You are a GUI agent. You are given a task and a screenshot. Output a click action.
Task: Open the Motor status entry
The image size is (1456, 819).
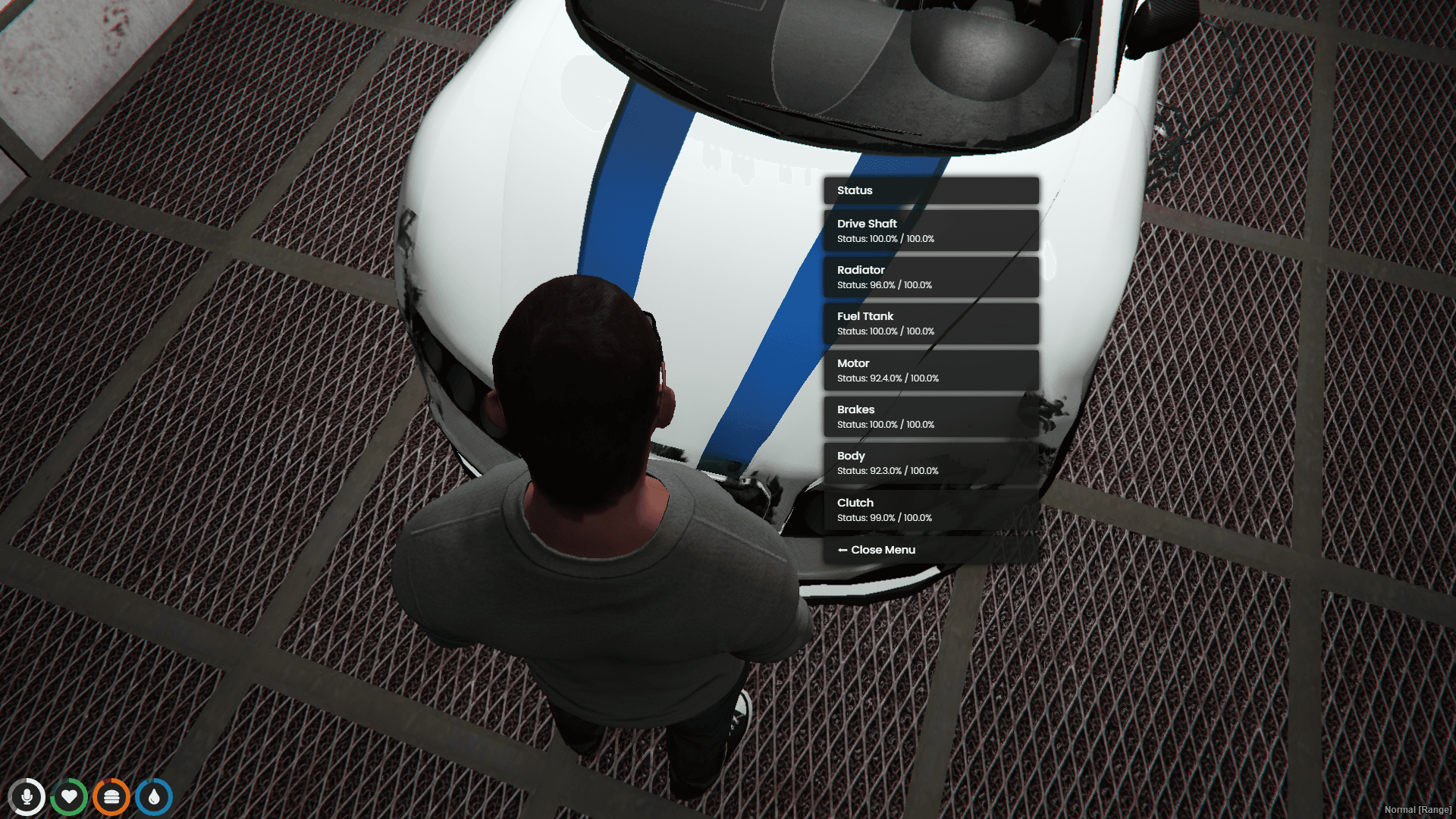(x=930, y=369)
